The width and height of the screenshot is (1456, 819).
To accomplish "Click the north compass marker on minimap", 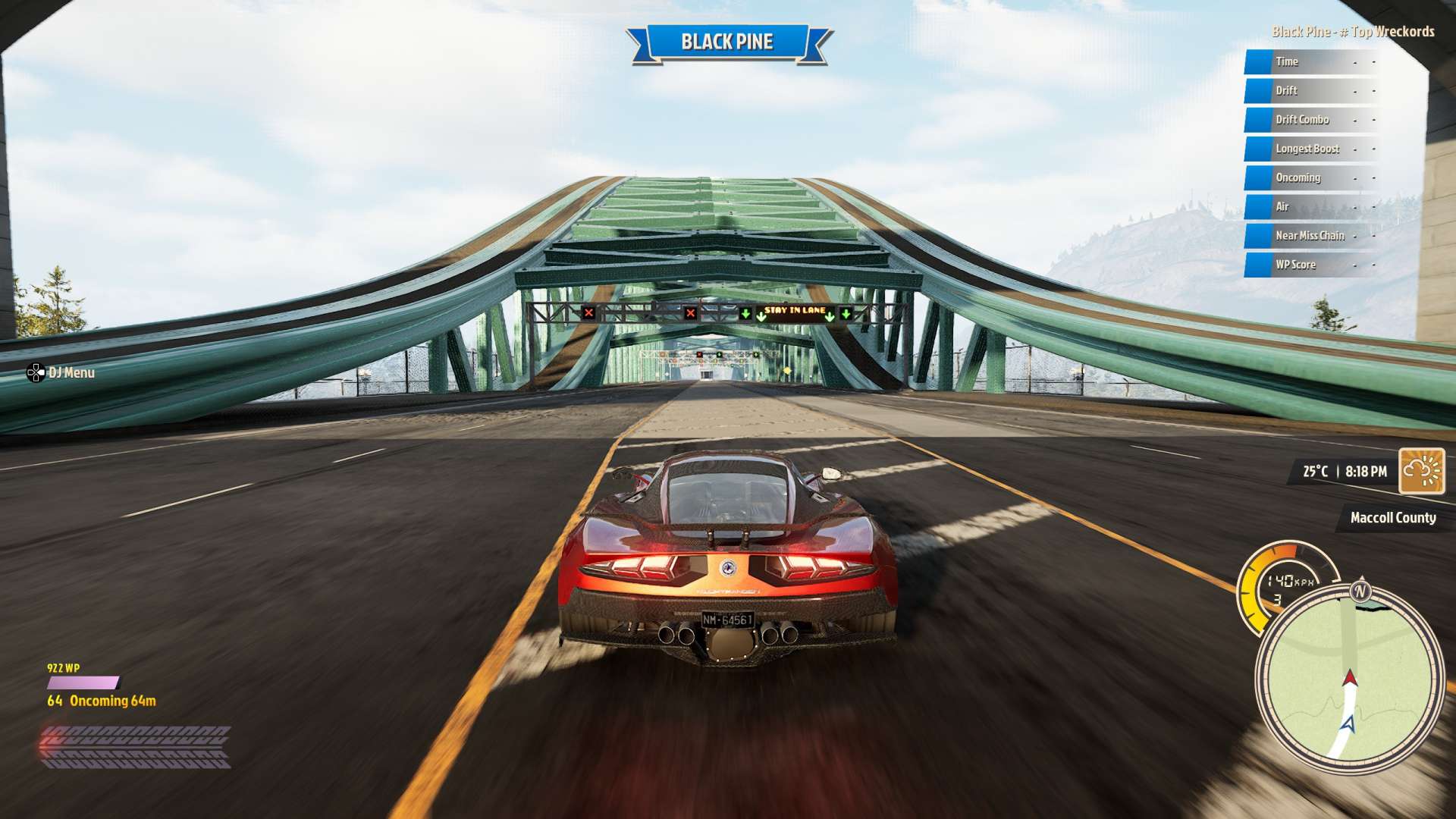I will [1360, 591].
